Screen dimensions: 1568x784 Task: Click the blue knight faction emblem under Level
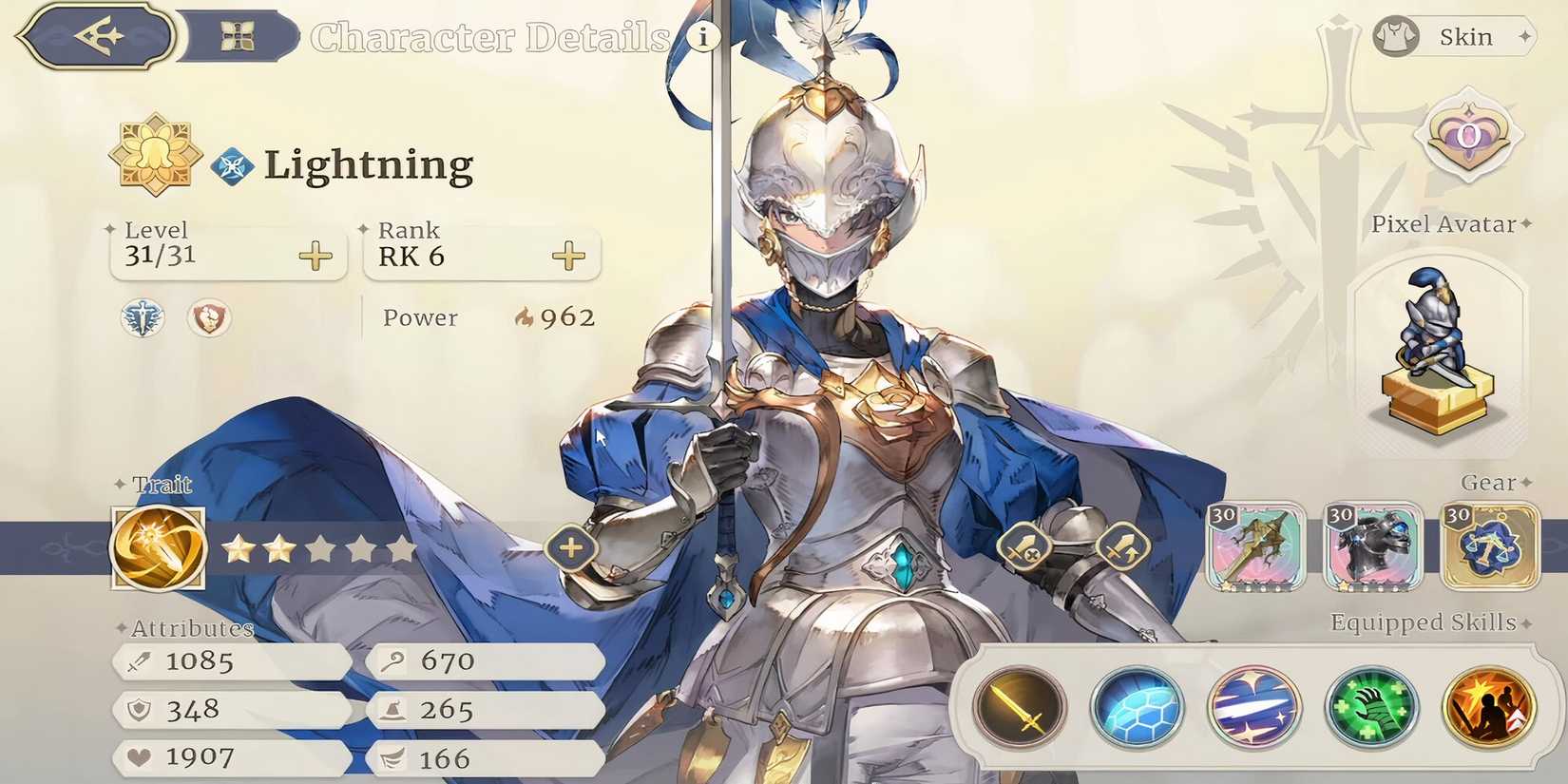141,318
